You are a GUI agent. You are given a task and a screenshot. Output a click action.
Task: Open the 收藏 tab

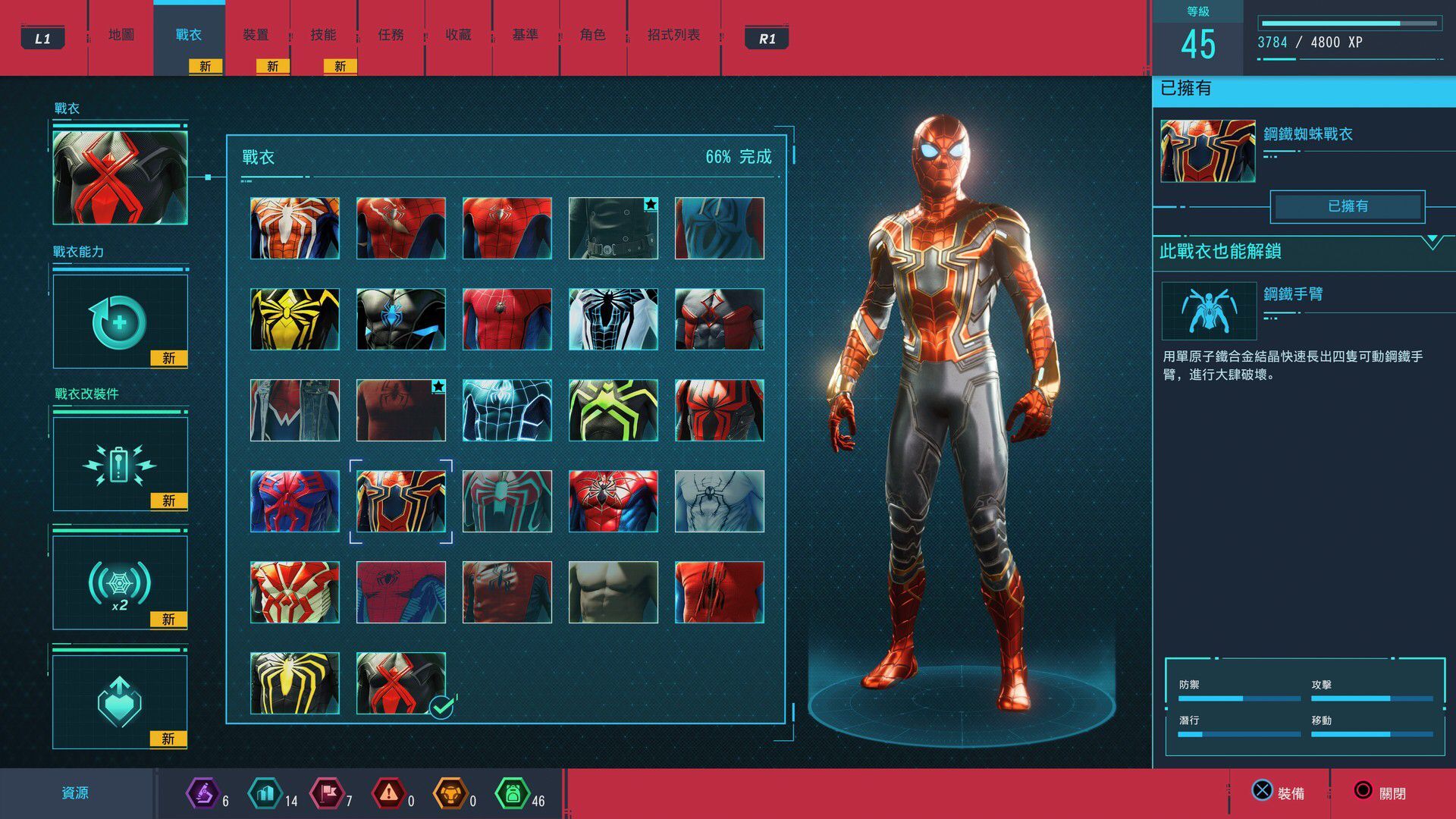(x=458, y=35)
